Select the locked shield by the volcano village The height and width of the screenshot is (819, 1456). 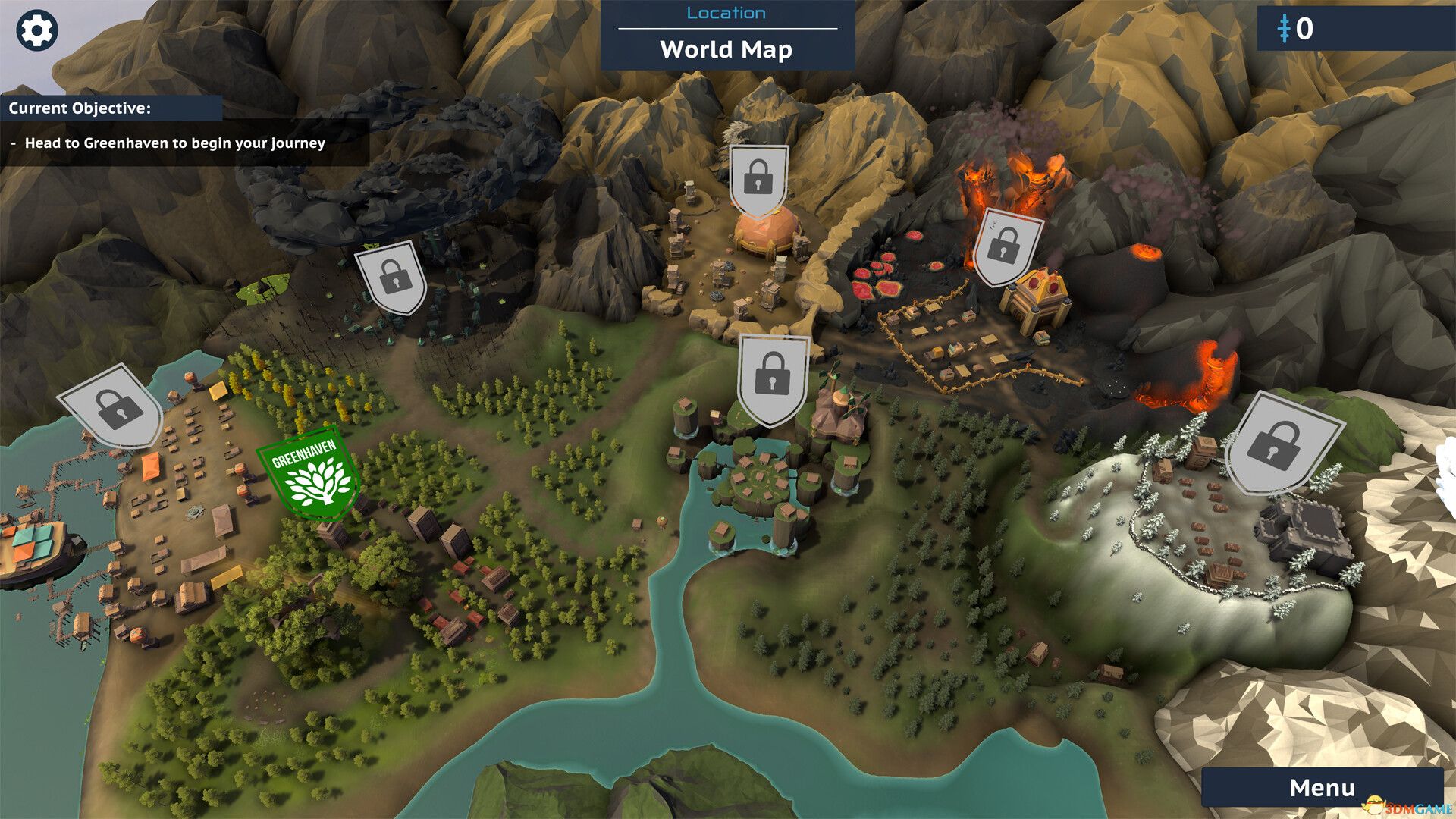(x=1006, y=247)
